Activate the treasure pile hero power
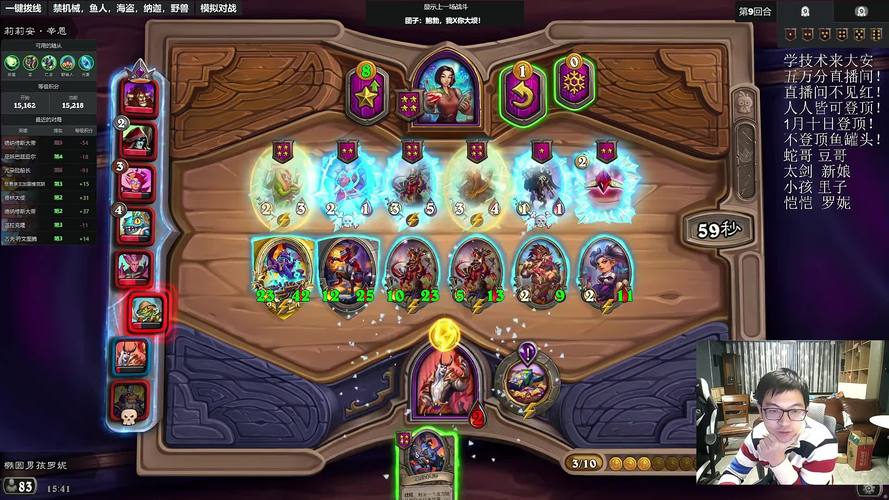This screenshot has height=500, width=889. (x=519, y=379)
